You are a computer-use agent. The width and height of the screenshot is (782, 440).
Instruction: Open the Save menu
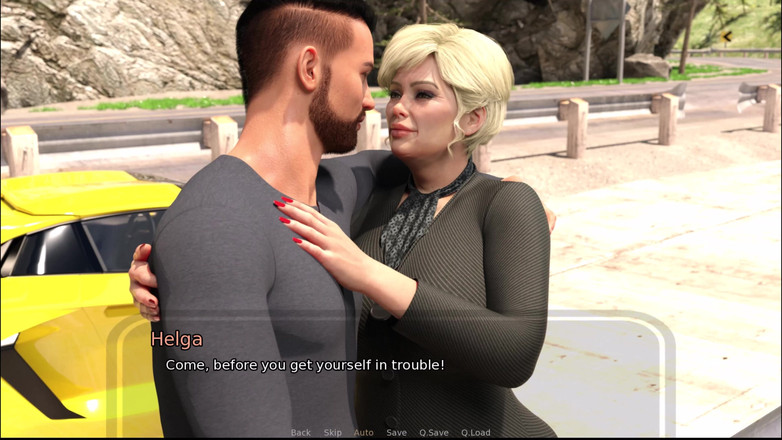point(396,432)
